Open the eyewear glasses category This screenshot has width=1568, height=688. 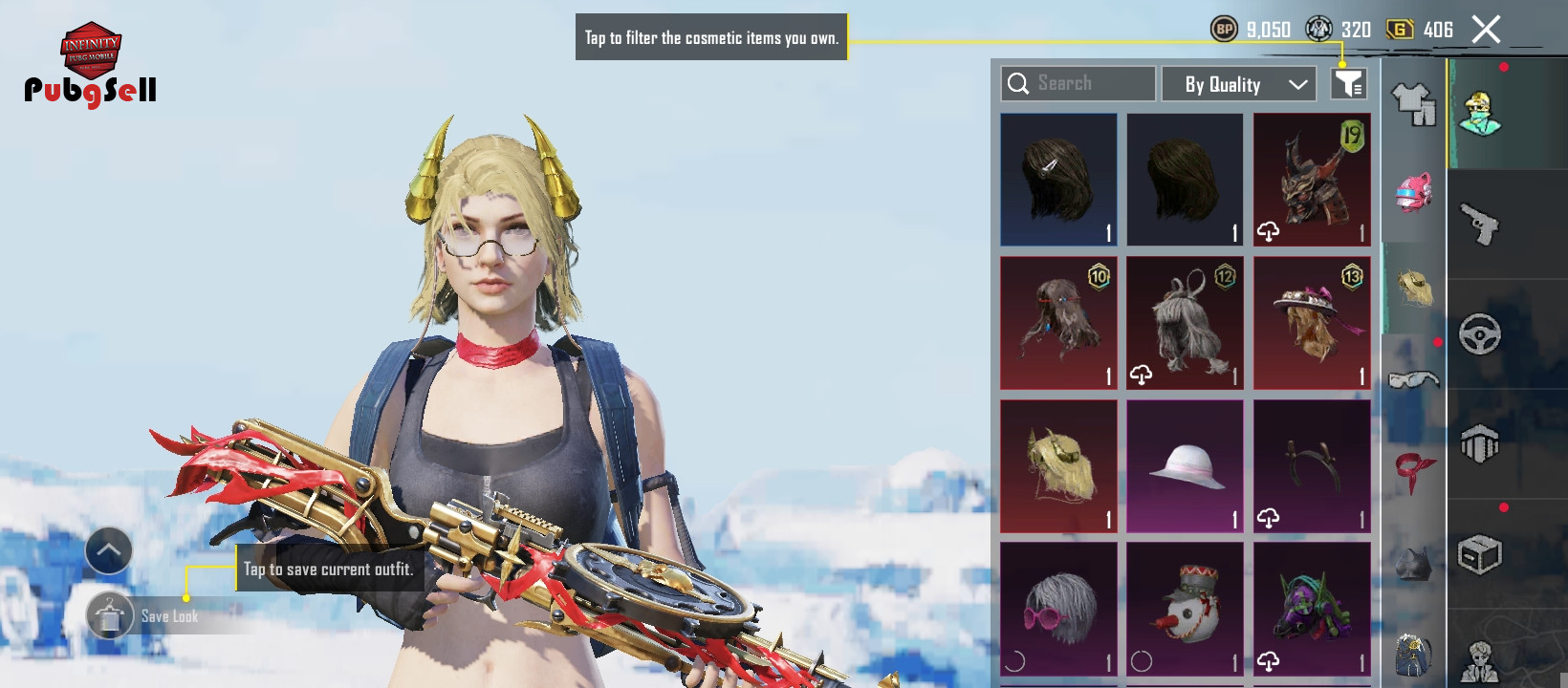(x=1413, y=380)
